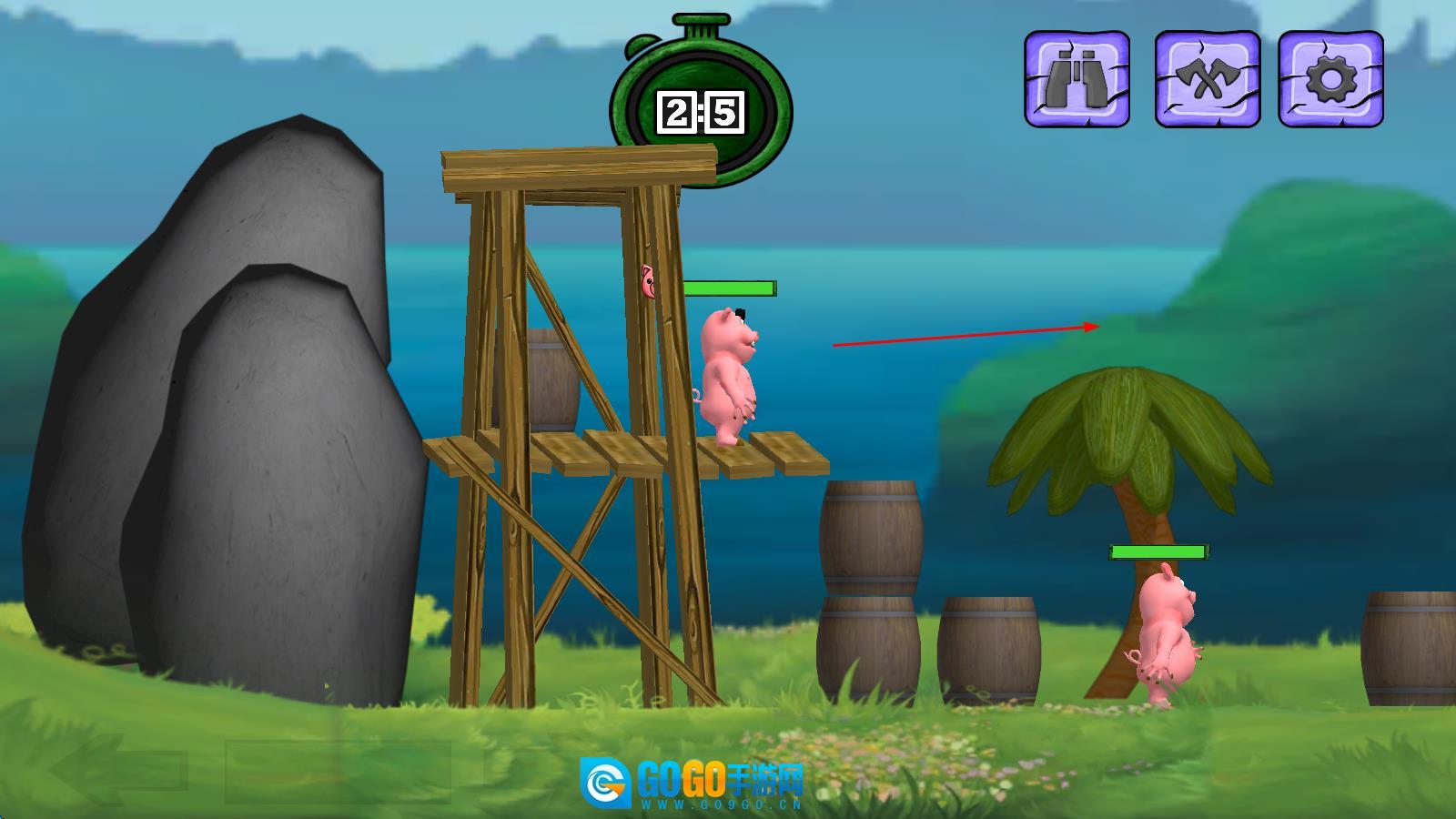Image resolution: width=1456 pixels, height=819 pixels.
Task: Open the crossed axes weapons menu
Action: (x=1207, y=79)
